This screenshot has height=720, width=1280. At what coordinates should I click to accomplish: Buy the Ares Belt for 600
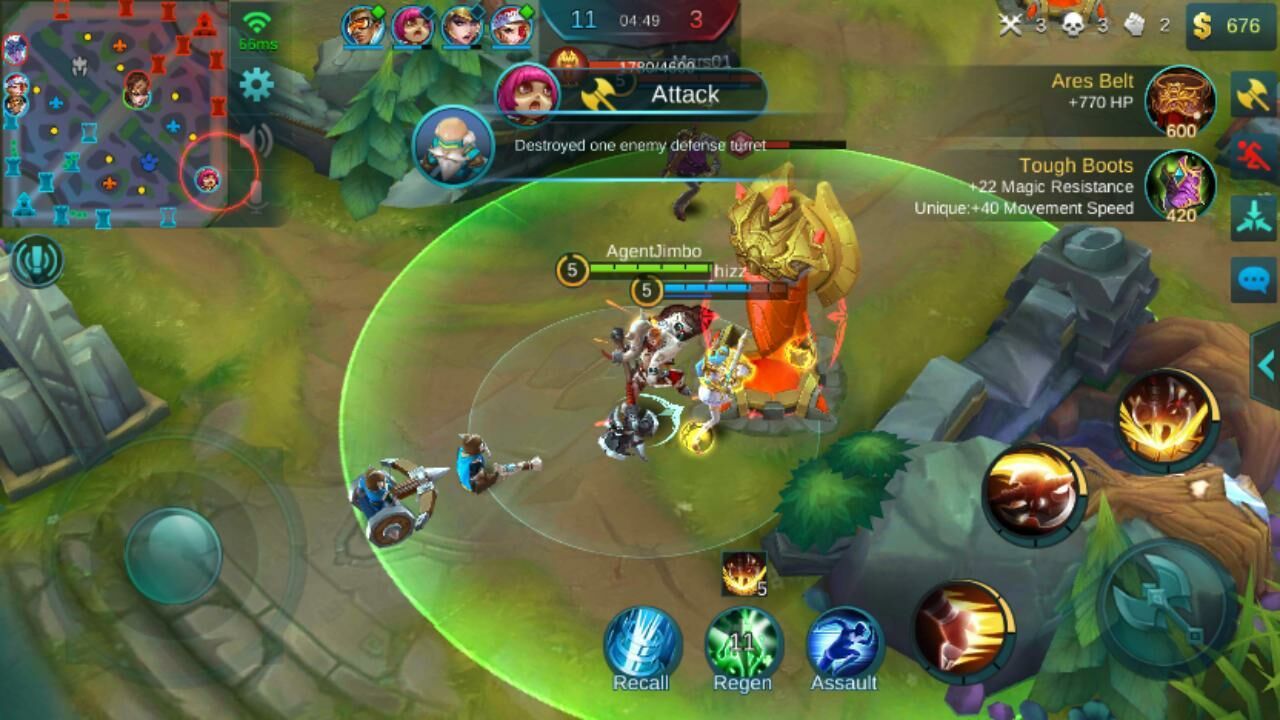click(1180, 101)
